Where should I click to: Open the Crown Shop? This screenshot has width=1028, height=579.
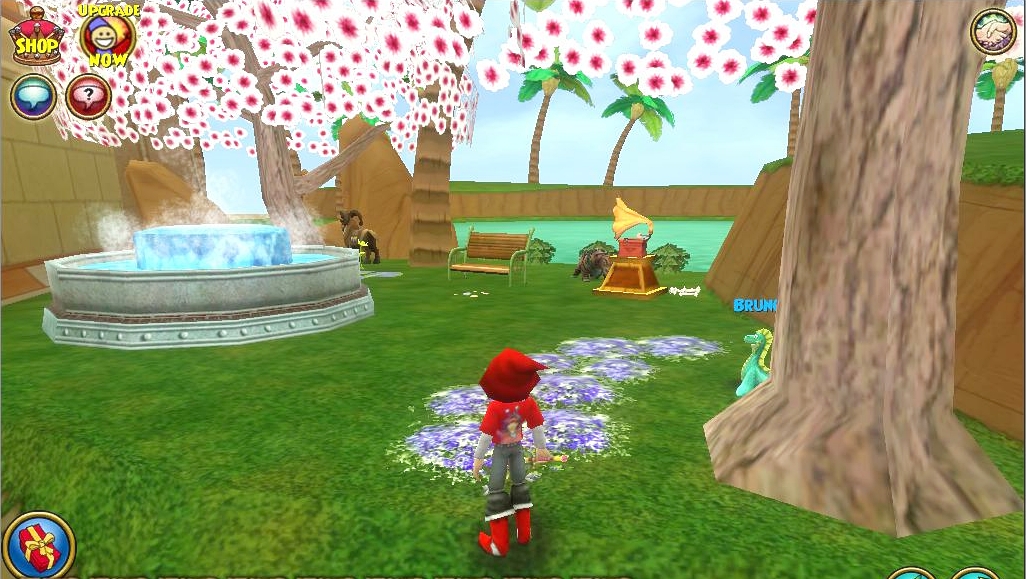click(35, 38)
